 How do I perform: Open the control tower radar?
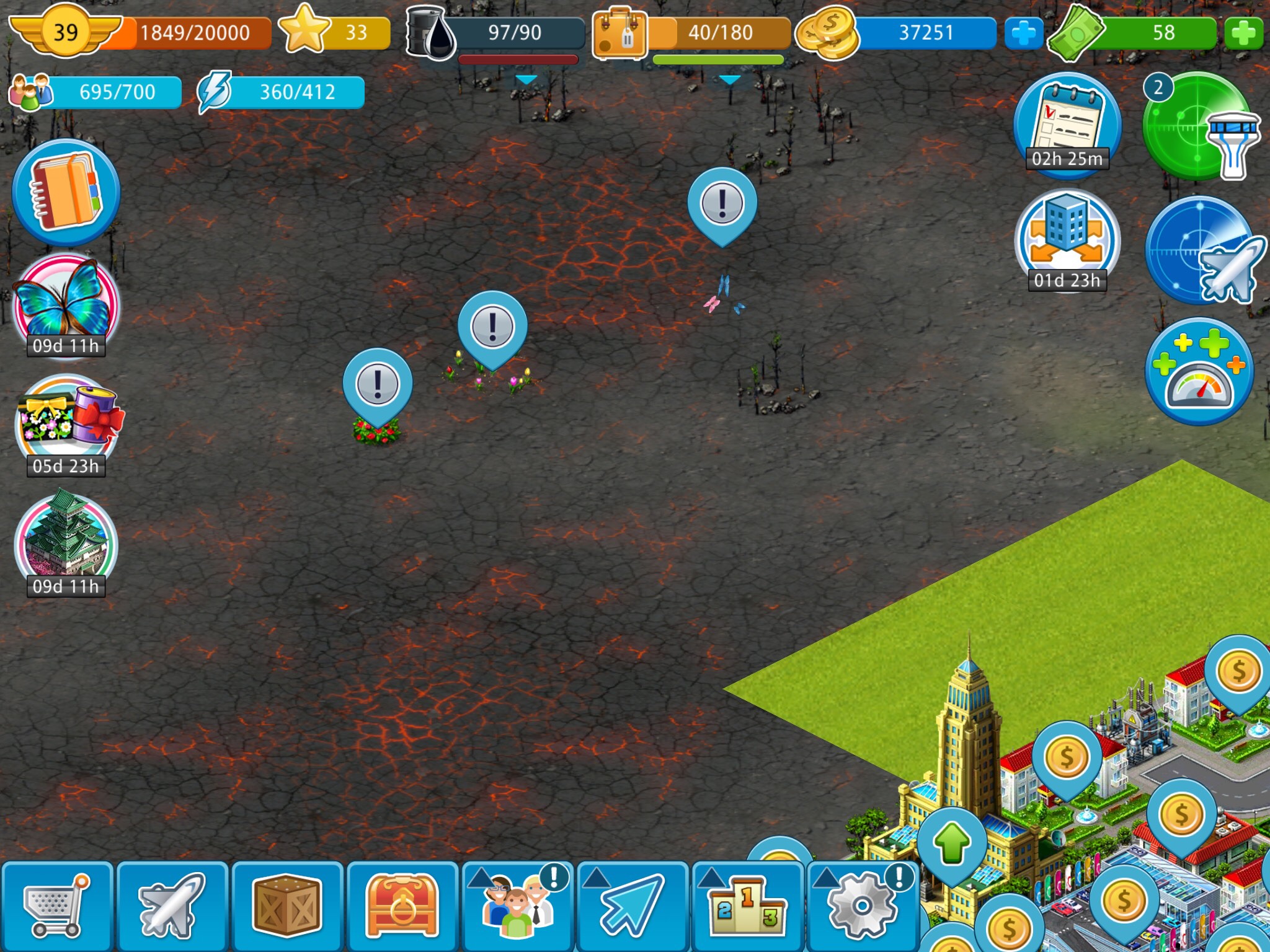(1198, 127)
